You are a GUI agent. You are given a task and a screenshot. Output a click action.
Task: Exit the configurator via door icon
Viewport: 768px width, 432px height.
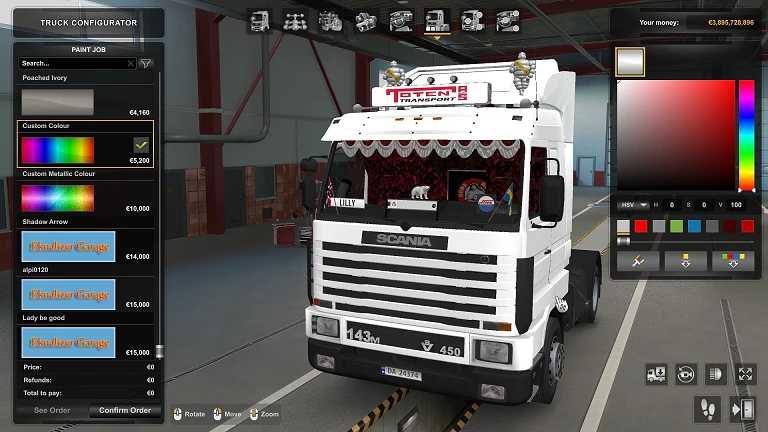point(743,407)
